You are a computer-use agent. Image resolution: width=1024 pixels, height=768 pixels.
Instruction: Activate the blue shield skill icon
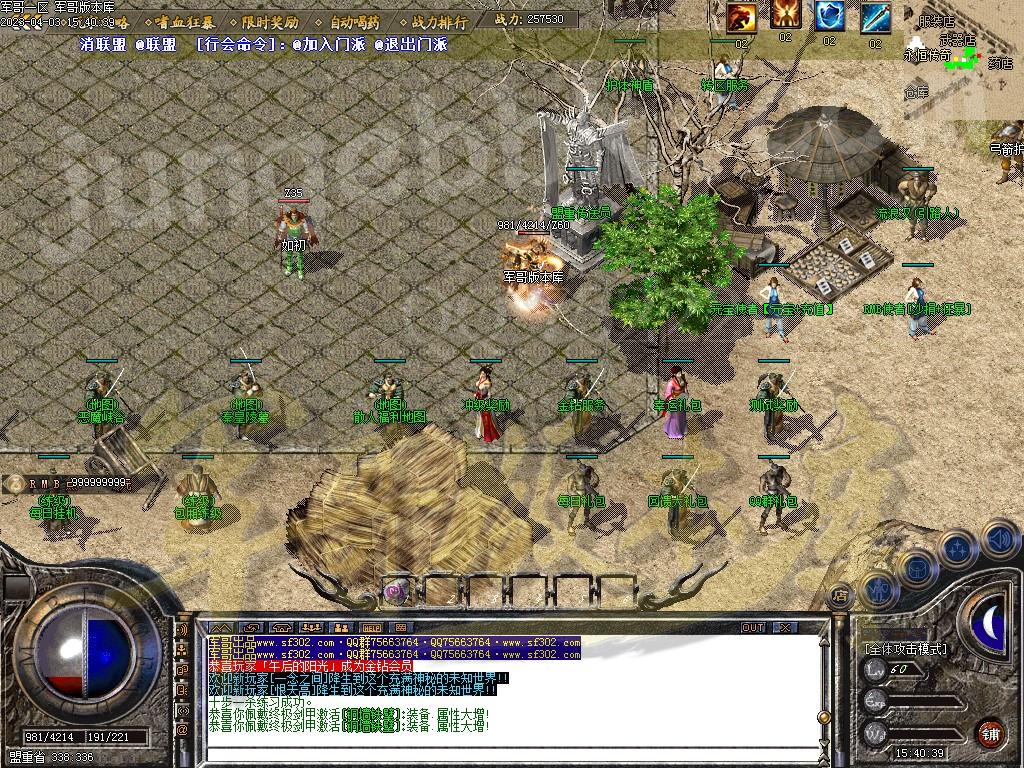coord(829,17)
